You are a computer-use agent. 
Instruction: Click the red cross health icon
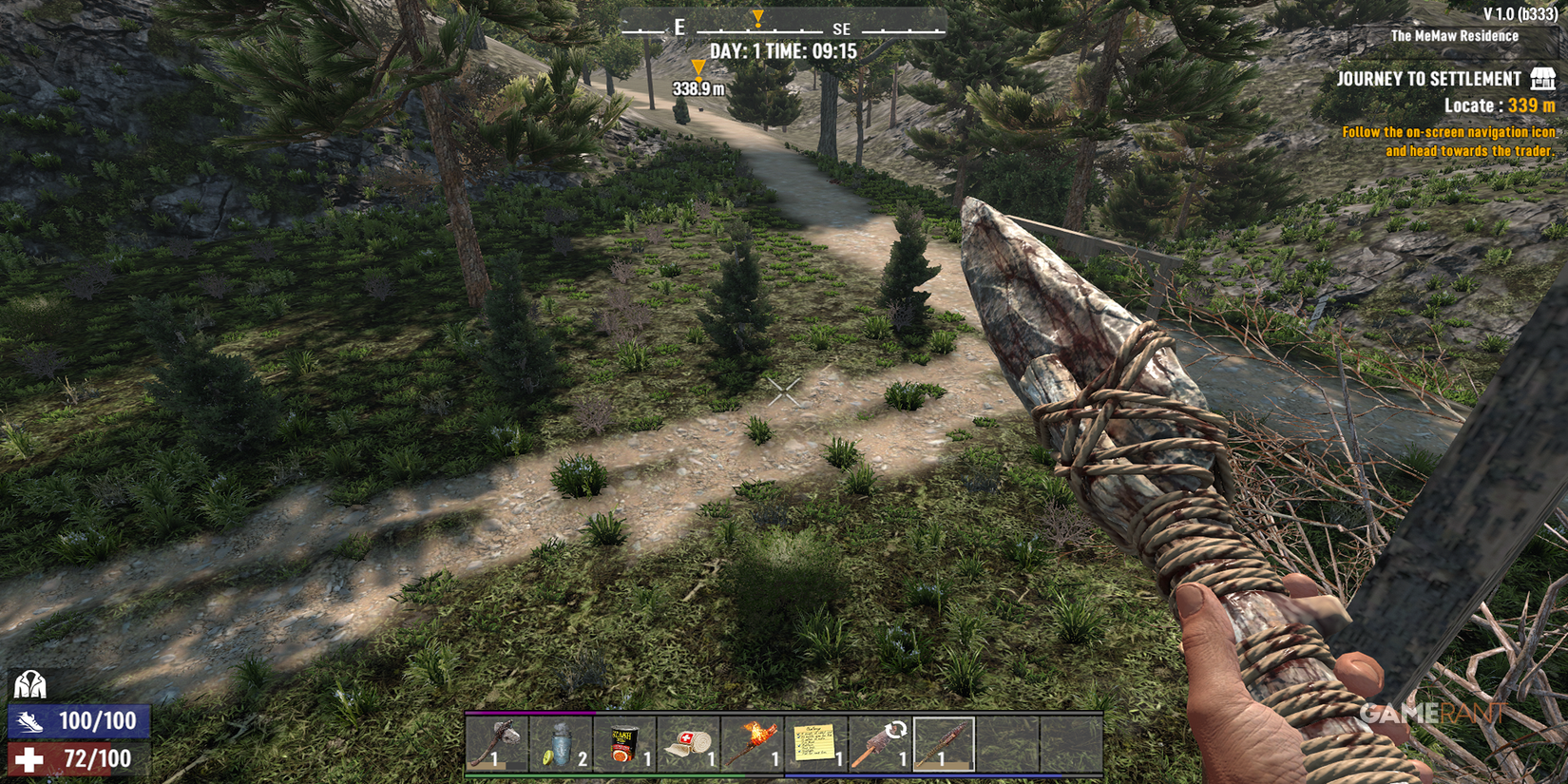click(x=31, y=759)
